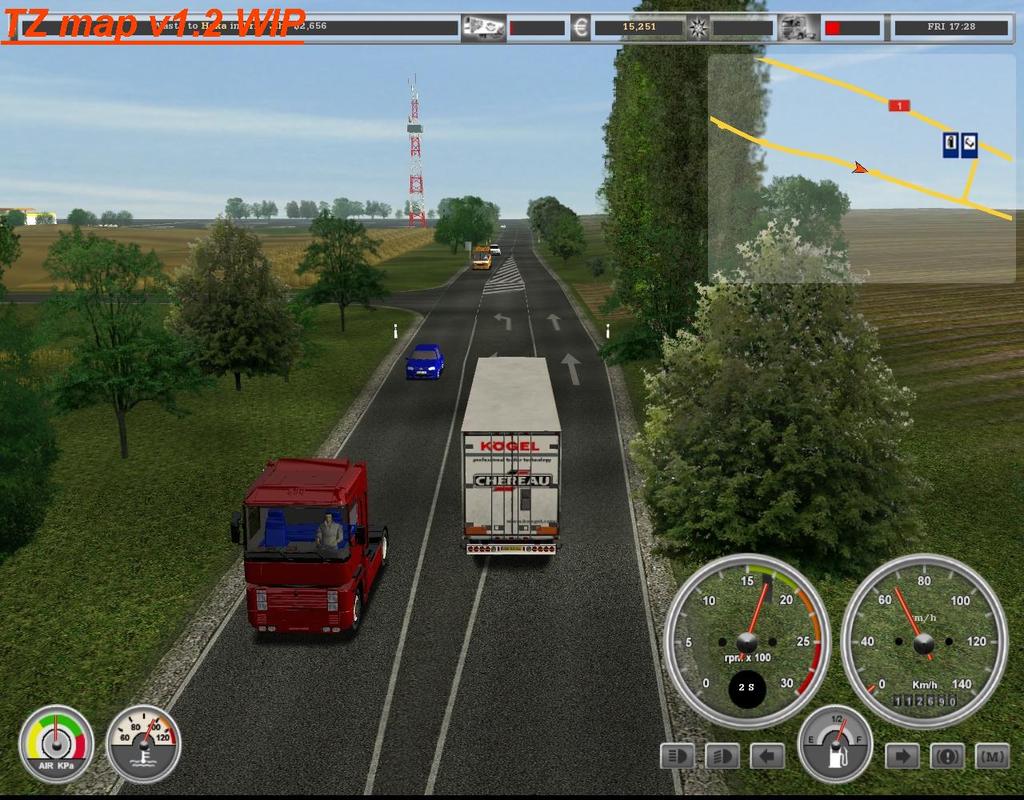Click the red route 1 marker on minimap
Viewport: 1024px width, 800px height.
coord(899,105)
